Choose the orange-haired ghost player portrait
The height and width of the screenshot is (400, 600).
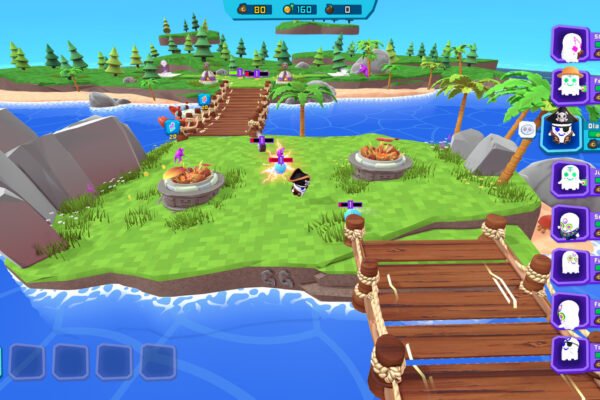point(569,85)
